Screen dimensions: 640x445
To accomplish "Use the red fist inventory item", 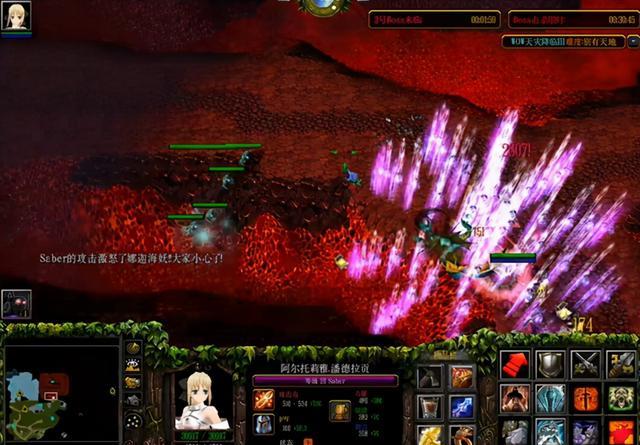I will [x=462, y=377].
